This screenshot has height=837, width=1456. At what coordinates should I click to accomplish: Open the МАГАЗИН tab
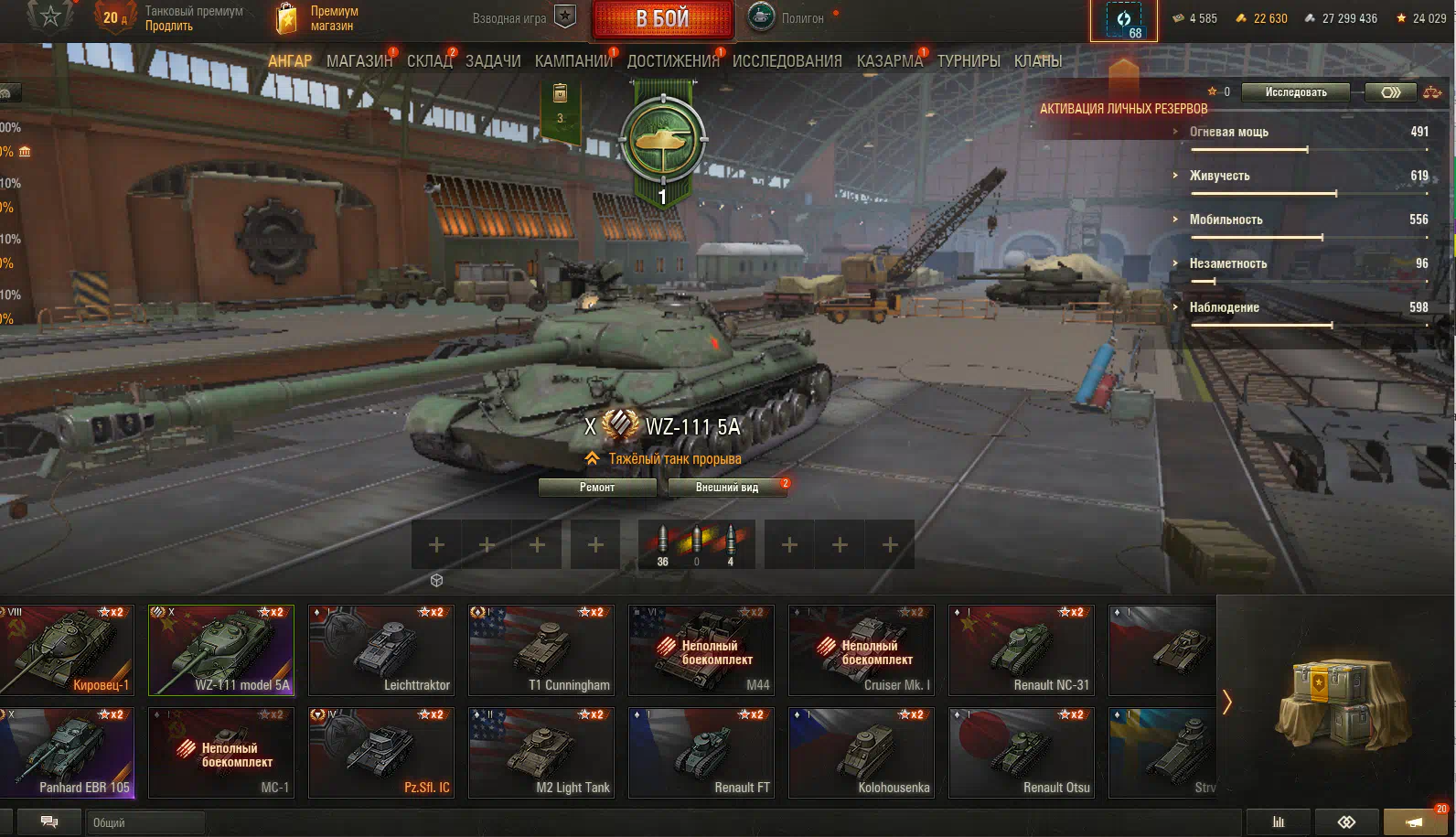[359, 61]
